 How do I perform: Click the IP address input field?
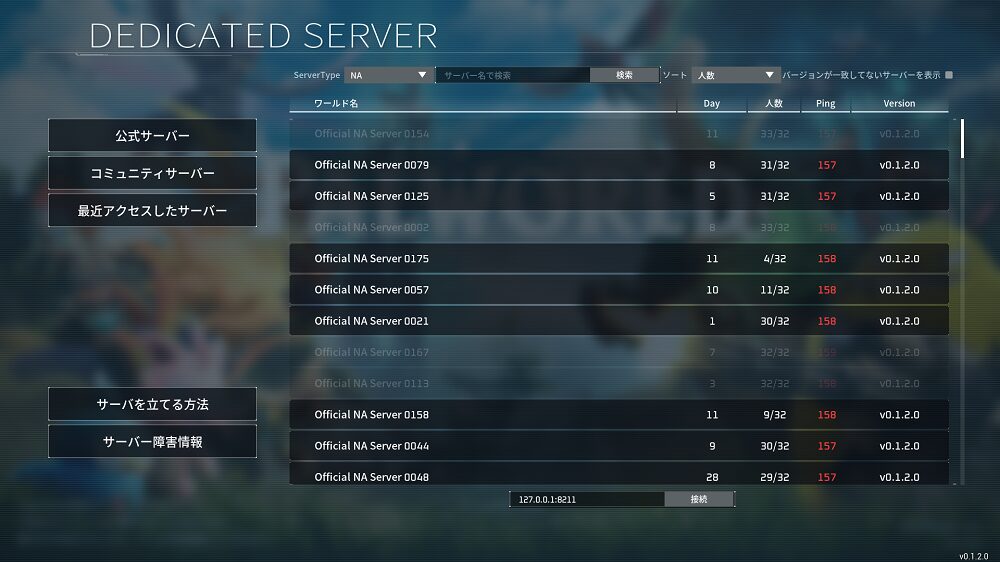click(x=586, y=499)
